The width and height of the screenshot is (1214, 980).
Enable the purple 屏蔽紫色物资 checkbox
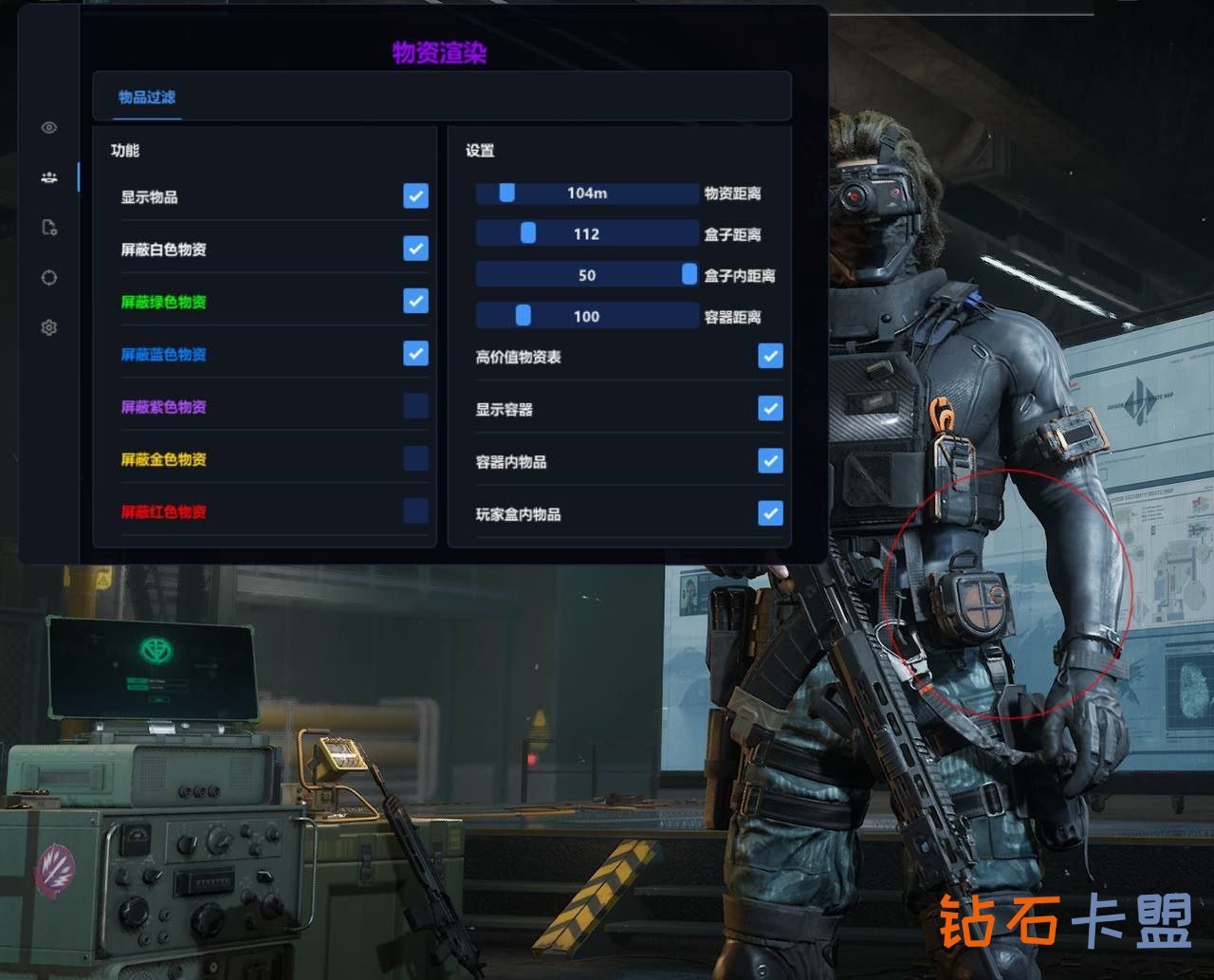[415, 406]
